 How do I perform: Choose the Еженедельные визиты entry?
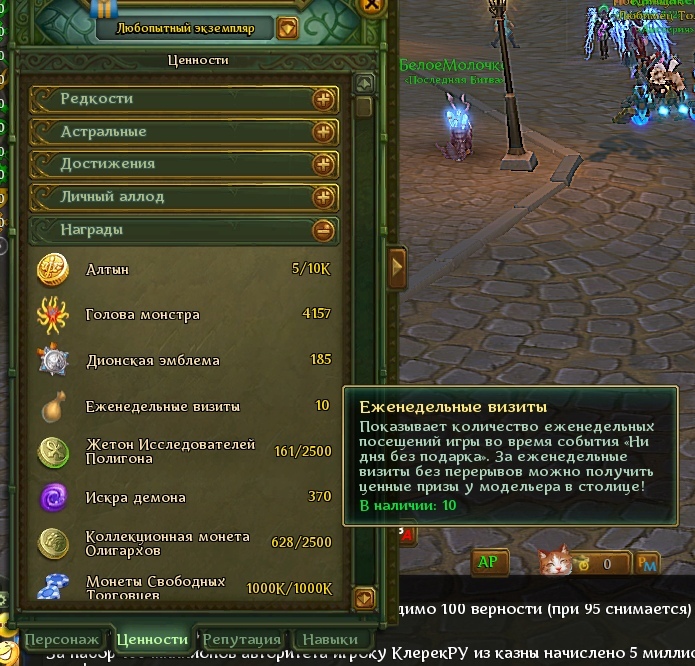185,406
